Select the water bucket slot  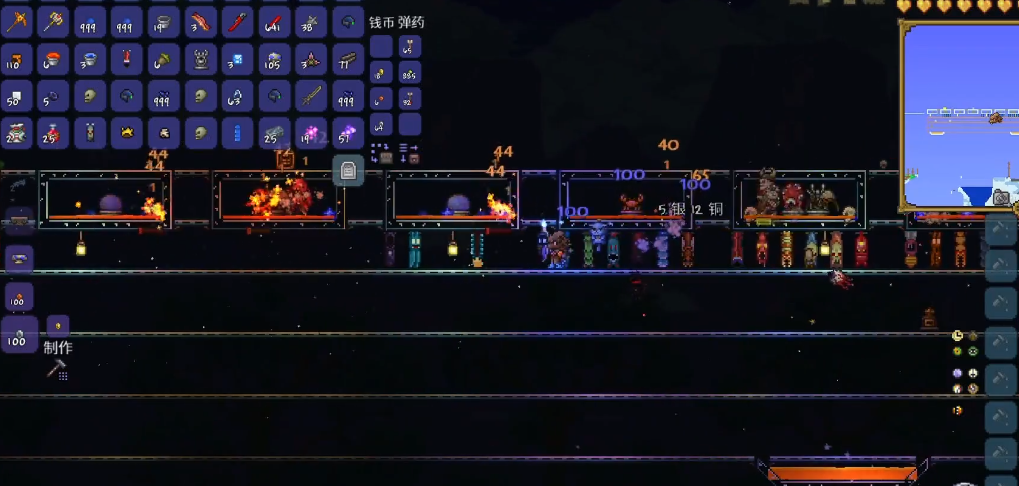coord(90,59)
